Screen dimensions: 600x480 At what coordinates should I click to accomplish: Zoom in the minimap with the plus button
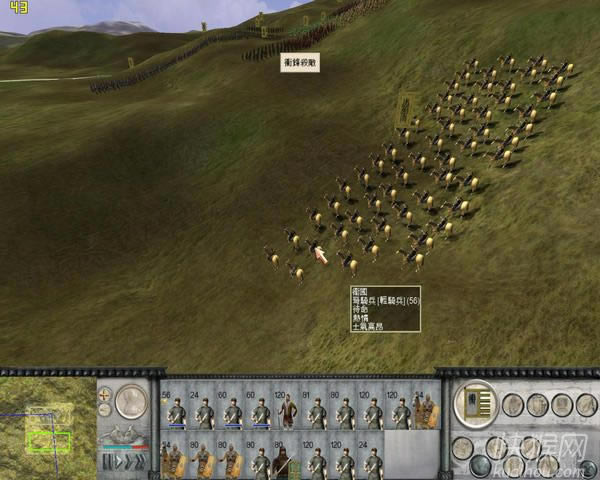(105, 395)
